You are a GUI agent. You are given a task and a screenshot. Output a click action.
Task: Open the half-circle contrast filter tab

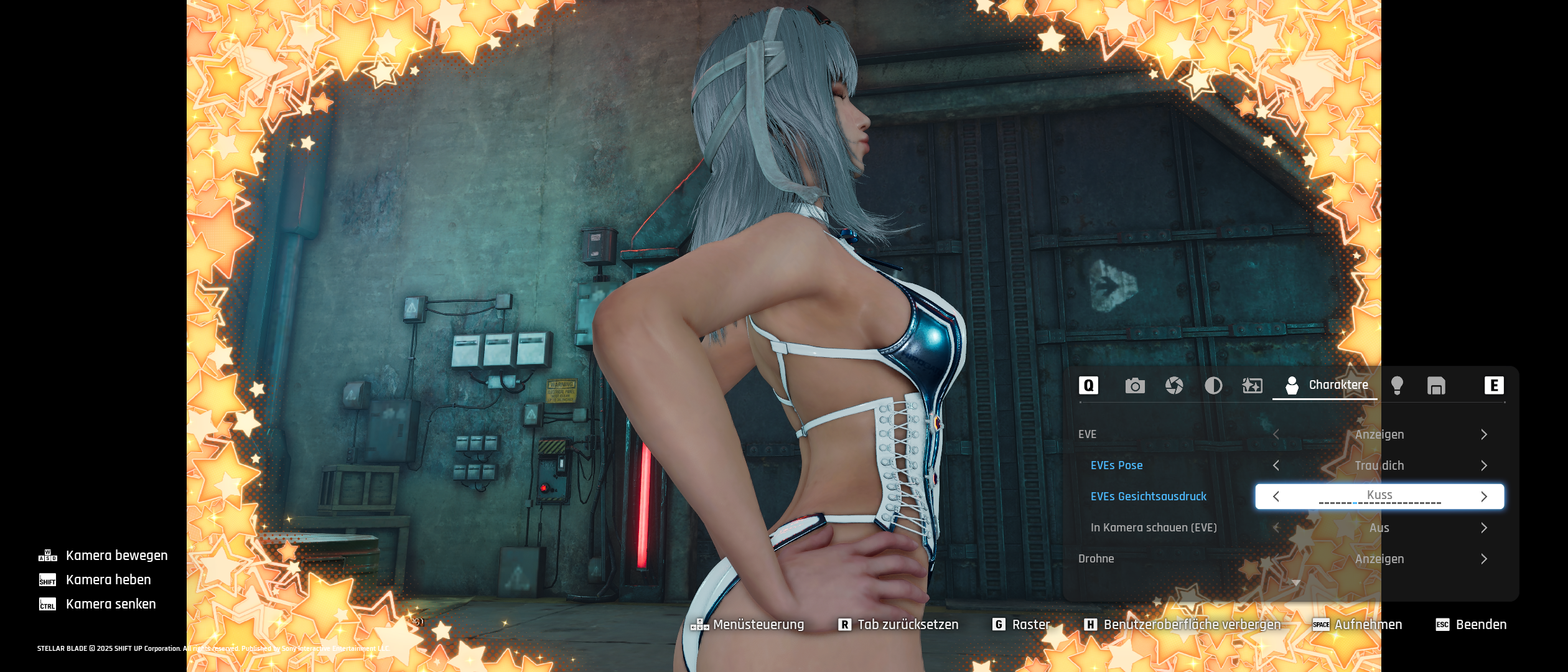point(1213,386)
